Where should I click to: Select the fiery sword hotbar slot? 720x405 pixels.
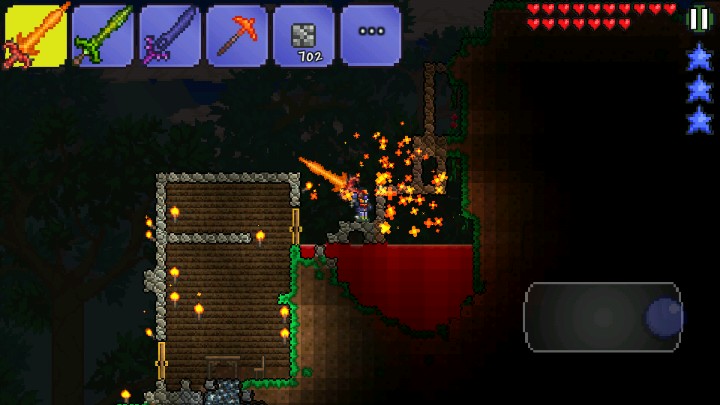37,35
